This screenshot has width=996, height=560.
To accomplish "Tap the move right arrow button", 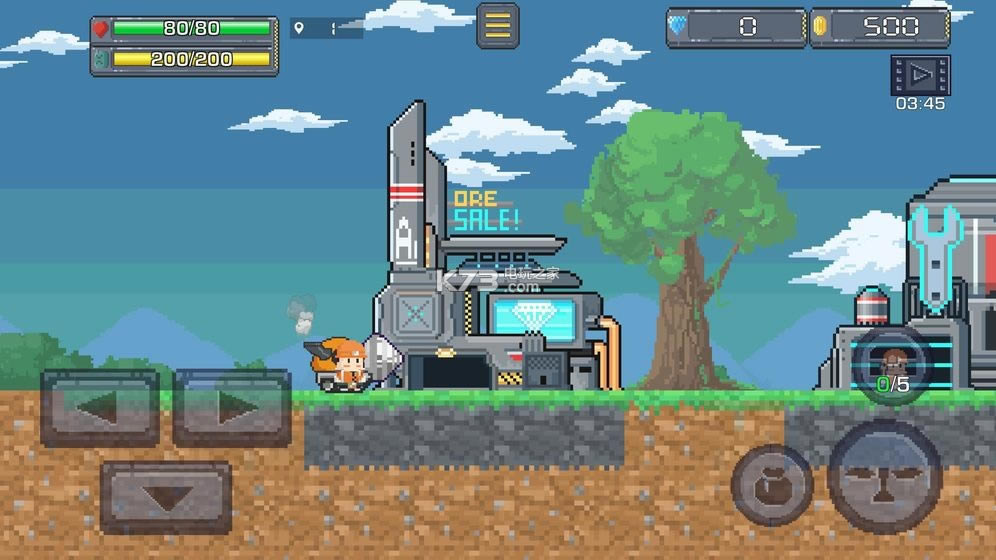I will pyautogui.click(x=232, y=407).
